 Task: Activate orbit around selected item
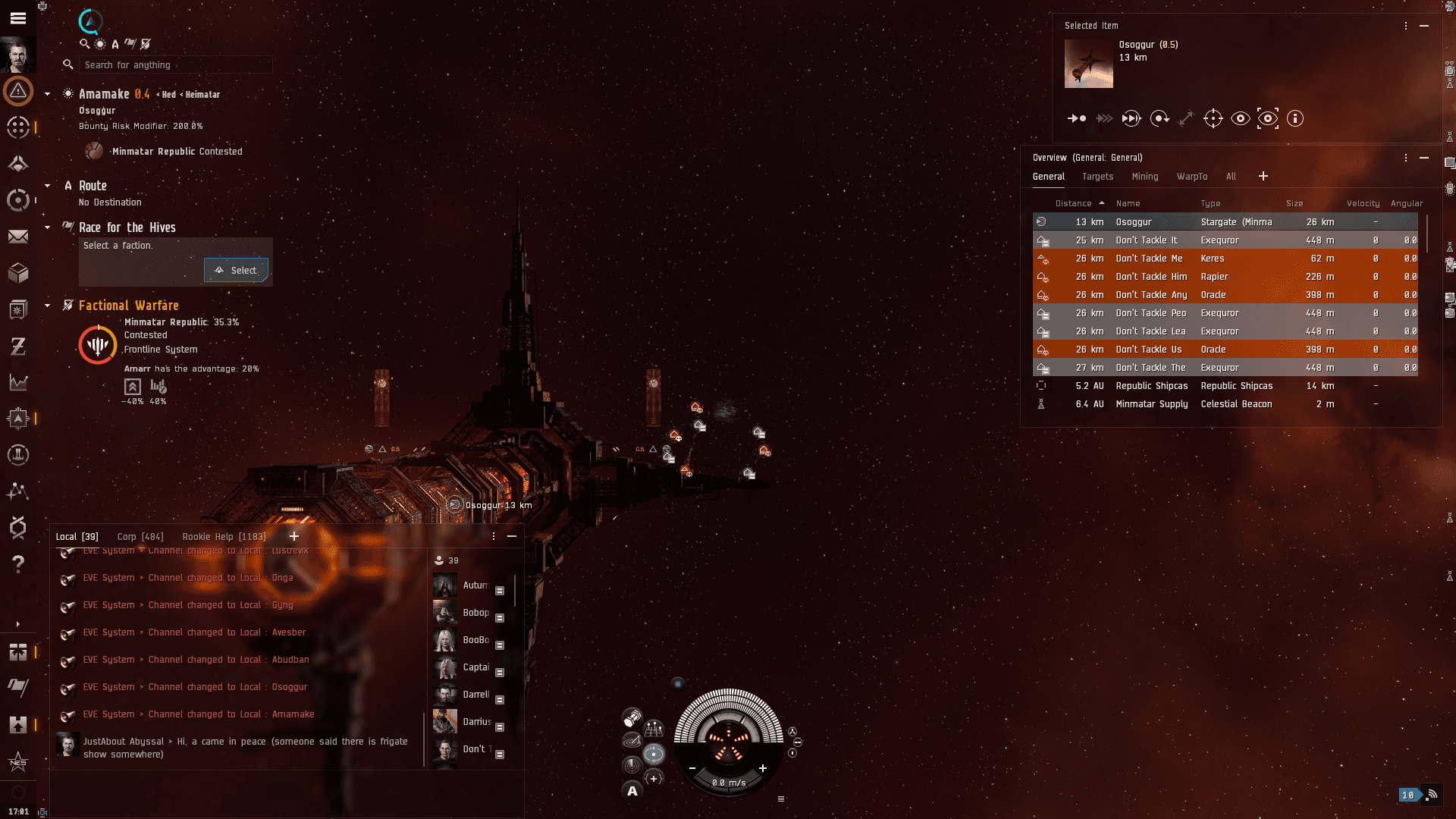pyautogui.click(x=1159, y=118)
